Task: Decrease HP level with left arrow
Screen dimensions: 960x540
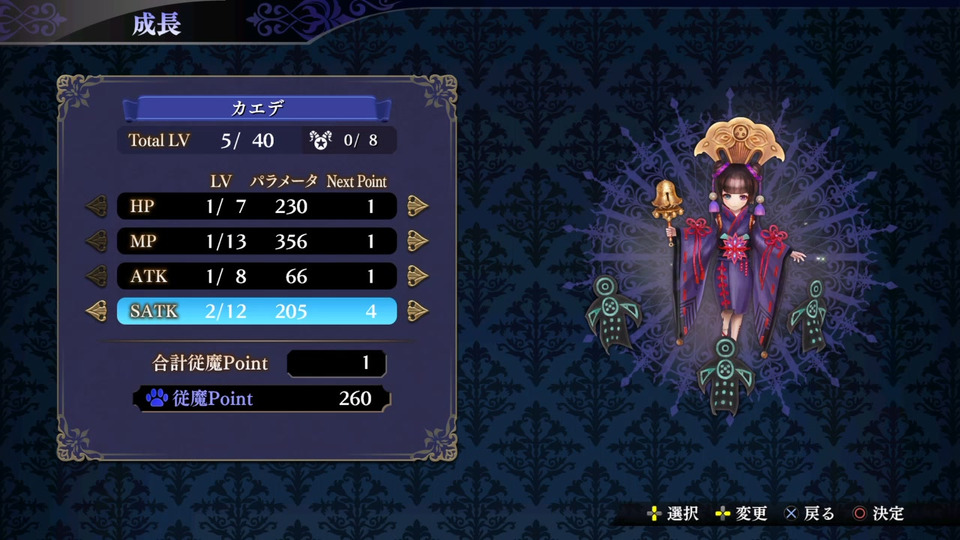Action: [97, 207]
